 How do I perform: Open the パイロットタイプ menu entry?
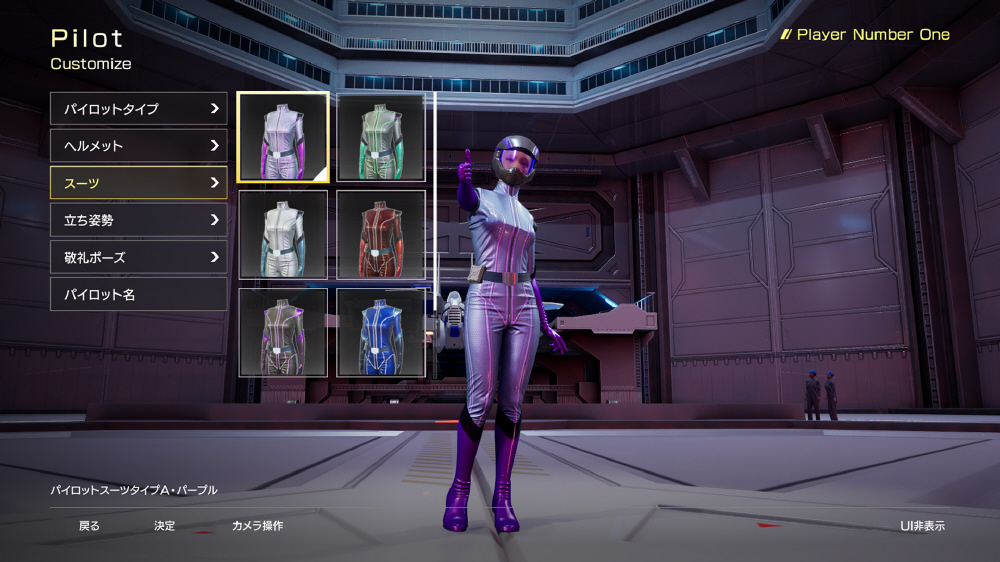[138, 109]
